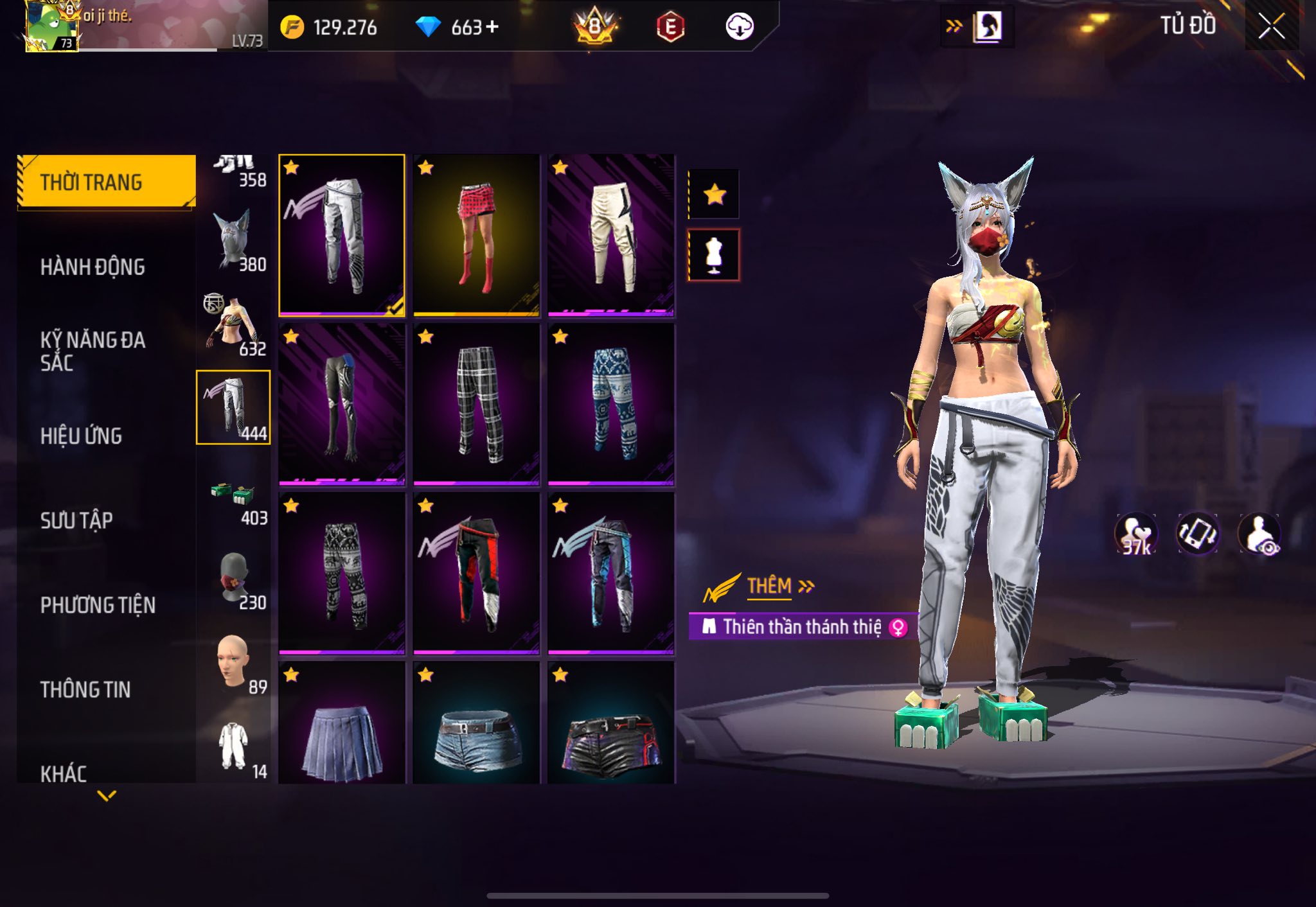Select the HIỆU ỨNG category
Image resolution: width=1316 pixels, height=907 pixels.
pyautogui.click(x=81, y=436)
